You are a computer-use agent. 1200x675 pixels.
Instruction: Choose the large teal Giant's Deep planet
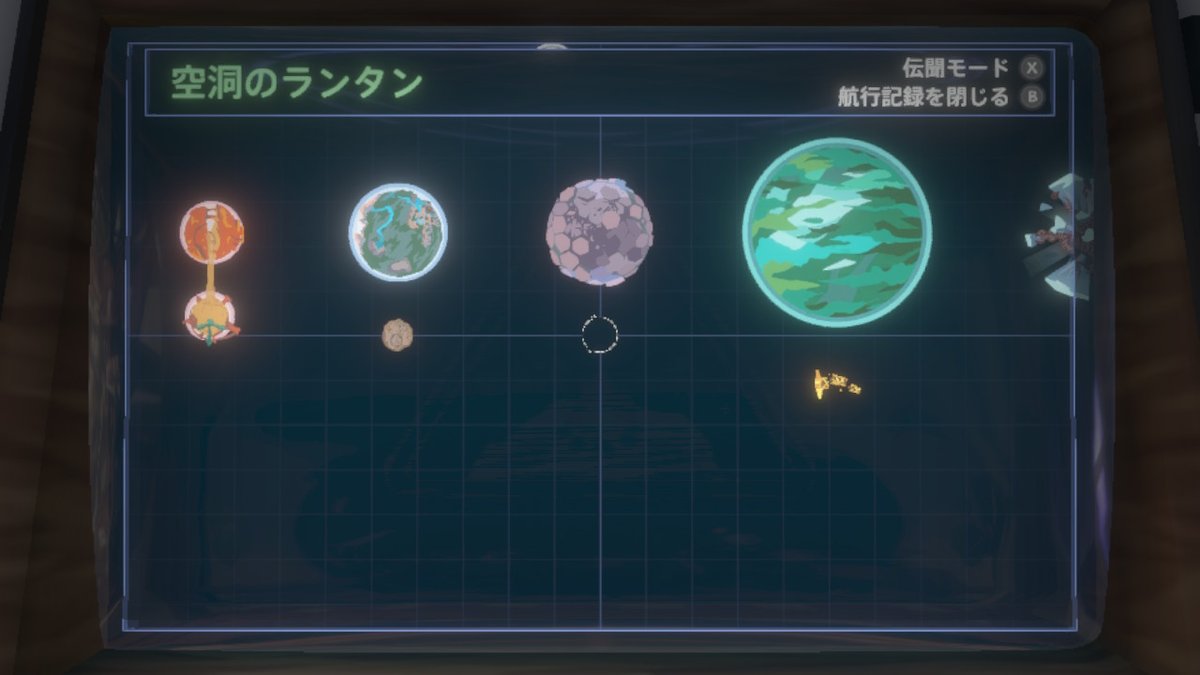tap(837, 232)
